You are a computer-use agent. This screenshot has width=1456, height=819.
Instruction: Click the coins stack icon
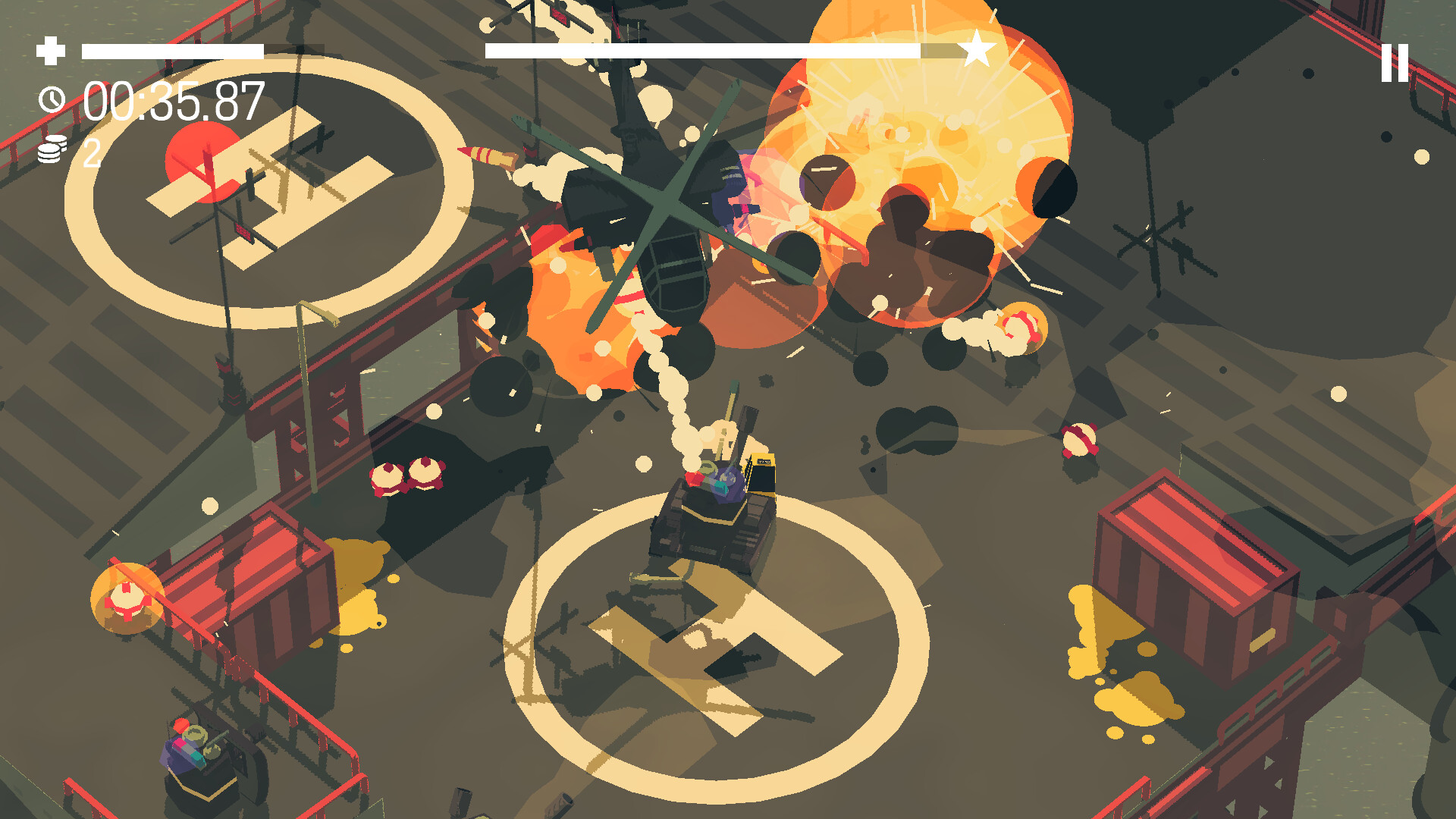50,150
